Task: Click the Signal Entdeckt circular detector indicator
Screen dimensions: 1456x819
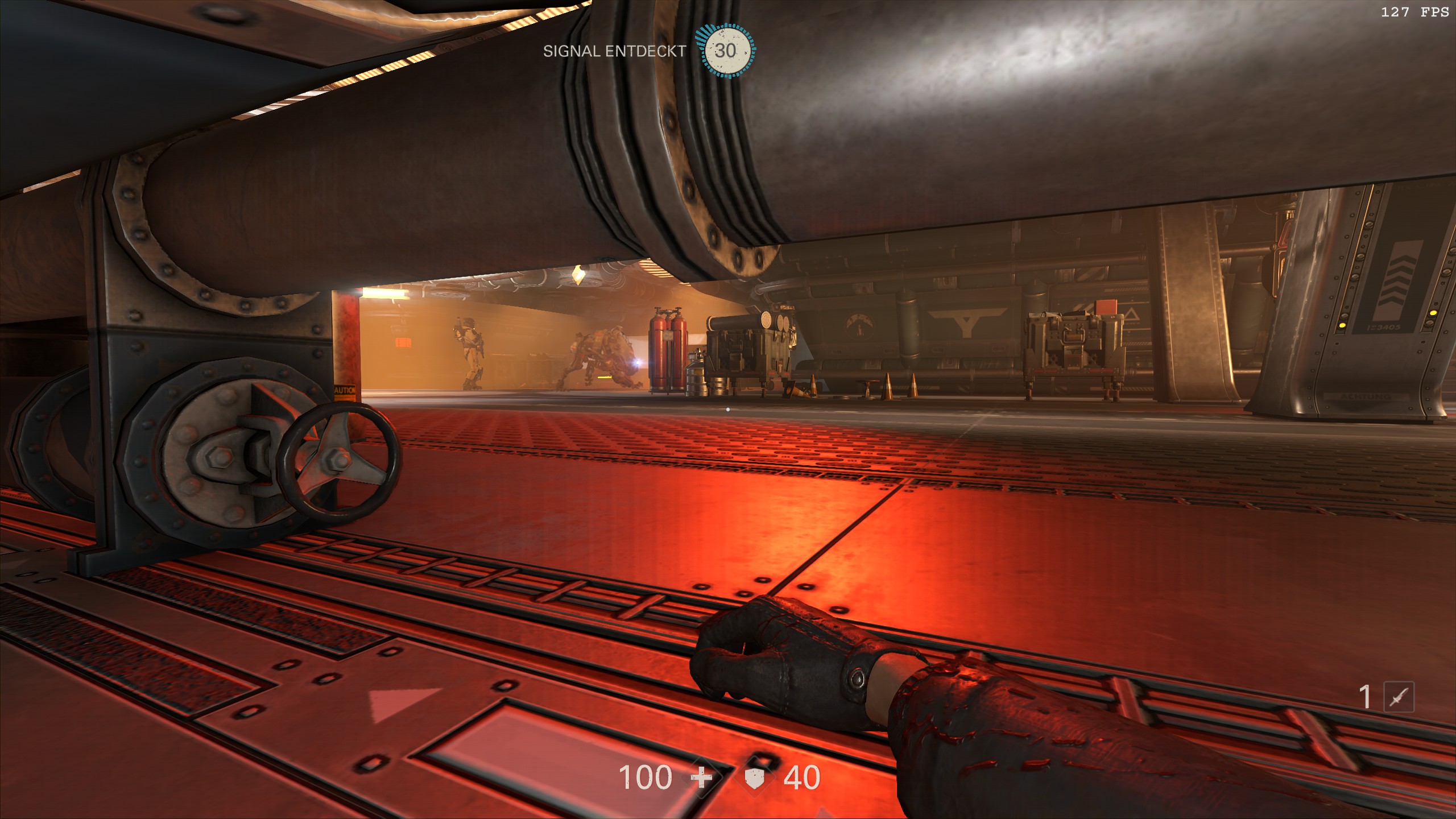Action: click(726, 51)
